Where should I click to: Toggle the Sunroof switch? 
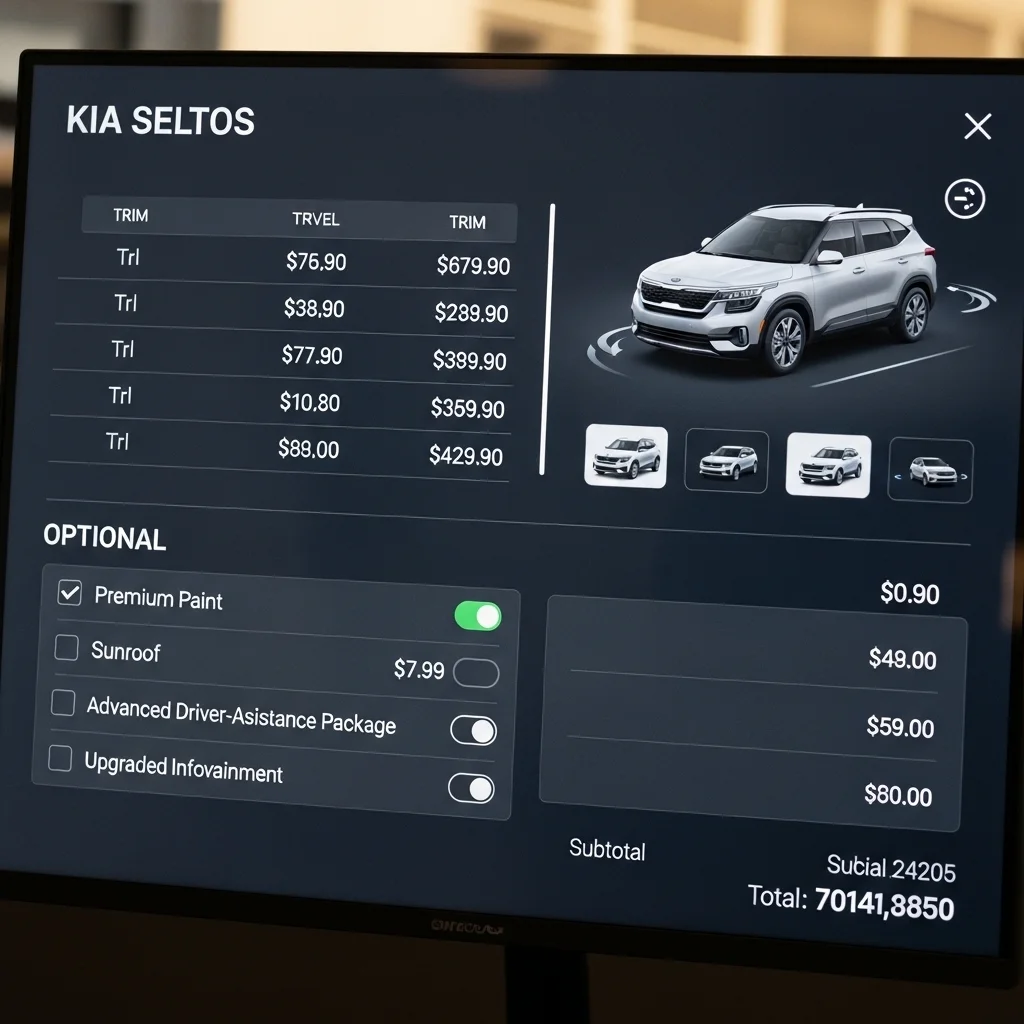click(x=476, y=673)
